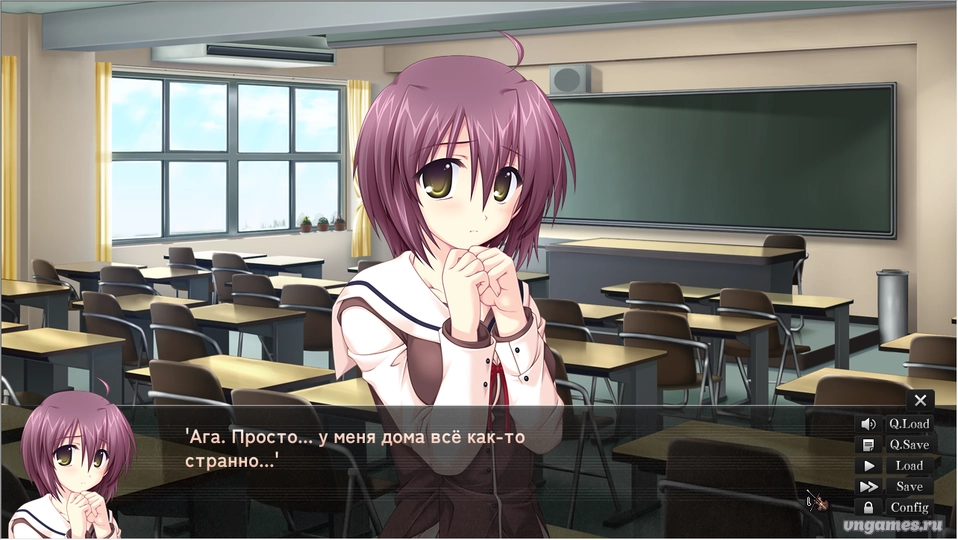The width and height of the screenshot is (958, 540).
Task: Click the Q.Load button
Action: [909, 424]
